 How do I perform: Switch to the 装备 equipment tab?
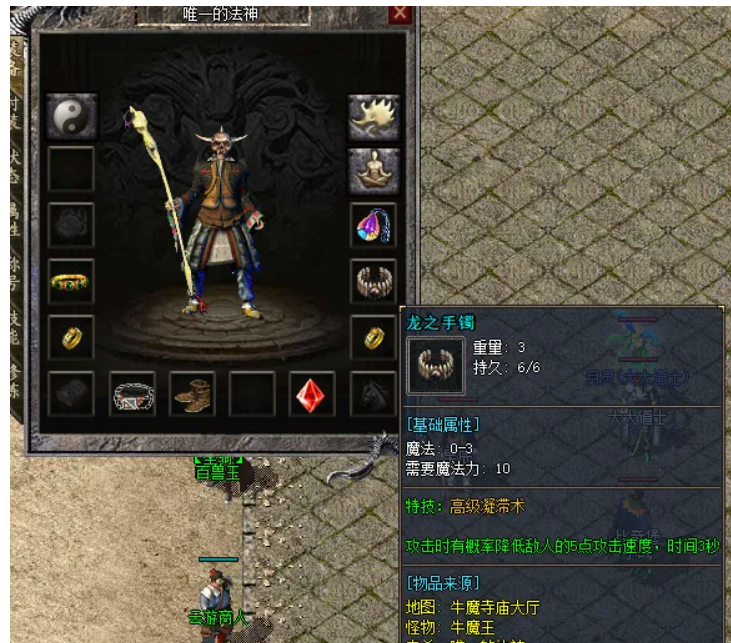point(16,55)
